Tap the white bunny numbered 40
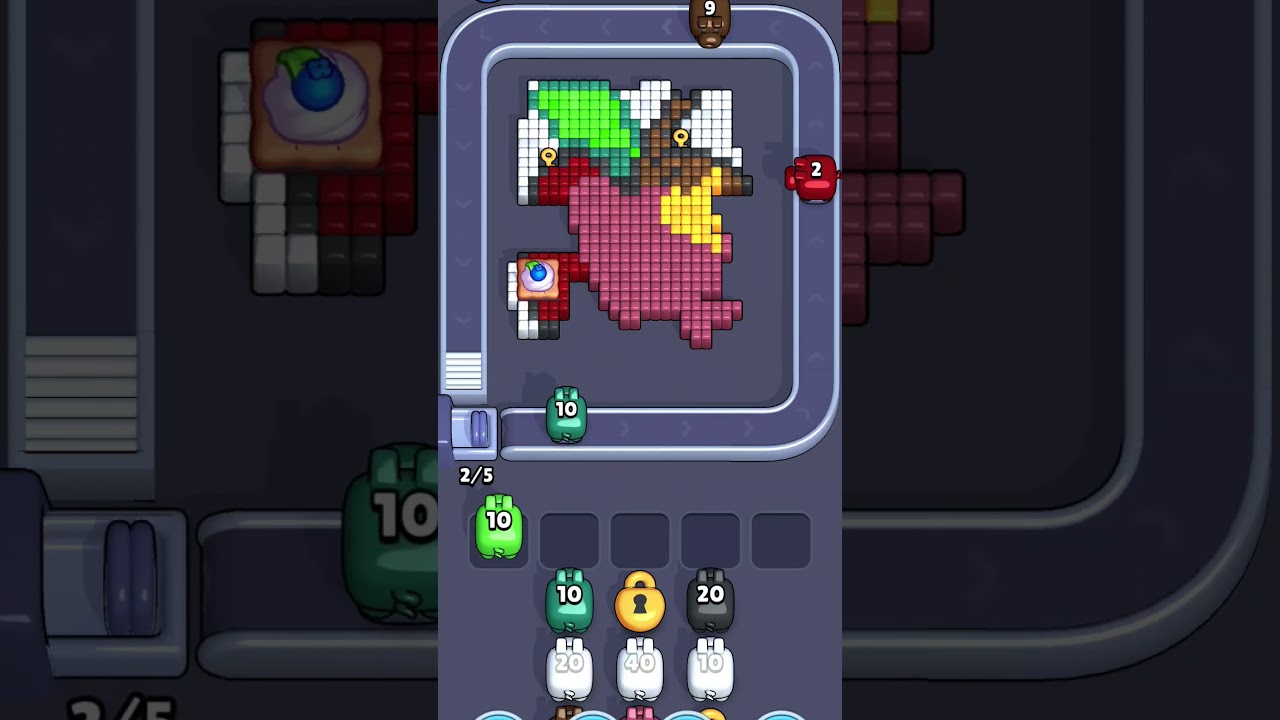This screenshot has height=720, width=1280. [x=640, y=665]
